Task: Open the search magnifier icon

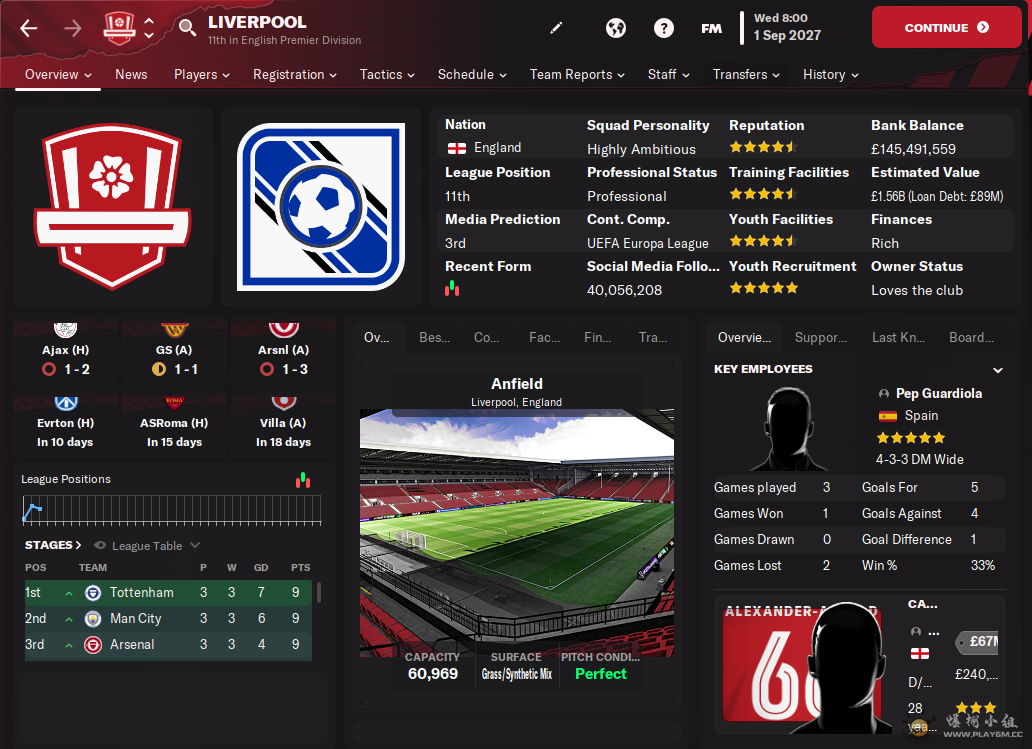Action: coord(187,28)
